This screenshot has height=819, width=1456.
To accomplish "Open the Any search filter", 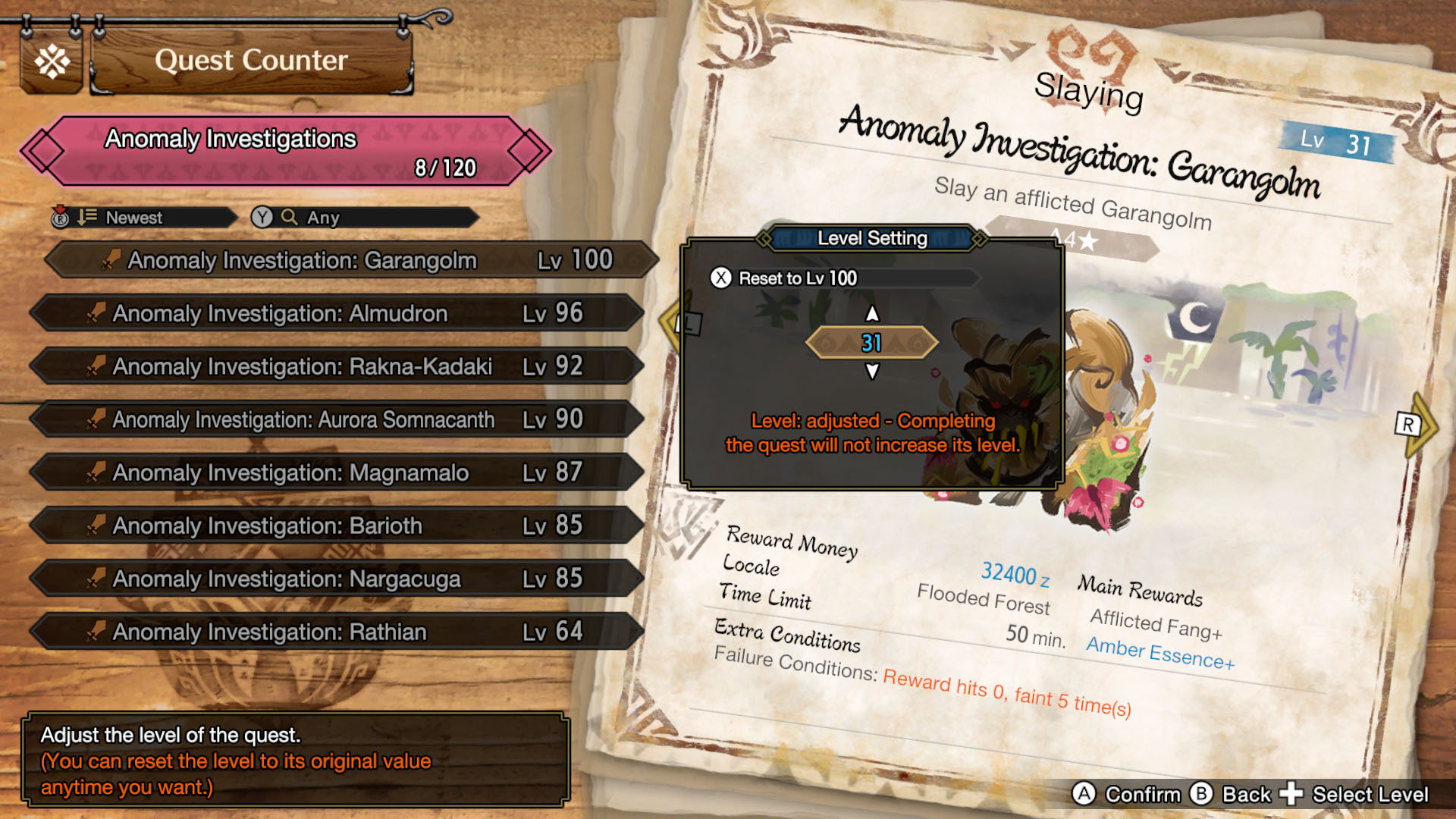I will pyautogui.click(x=364, y=218).
